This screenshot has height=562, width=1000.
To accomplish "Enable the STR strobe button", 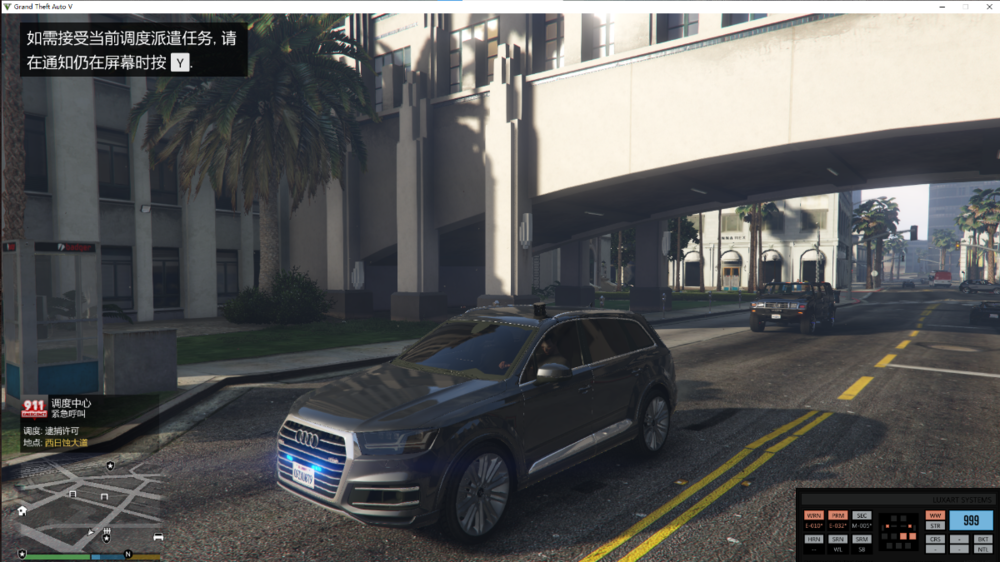I will point(935,526).
